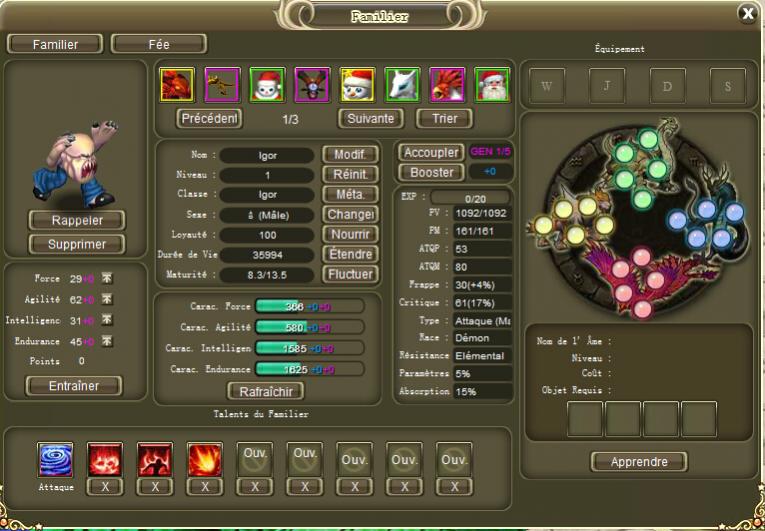Click the Apprendre button

638,462
